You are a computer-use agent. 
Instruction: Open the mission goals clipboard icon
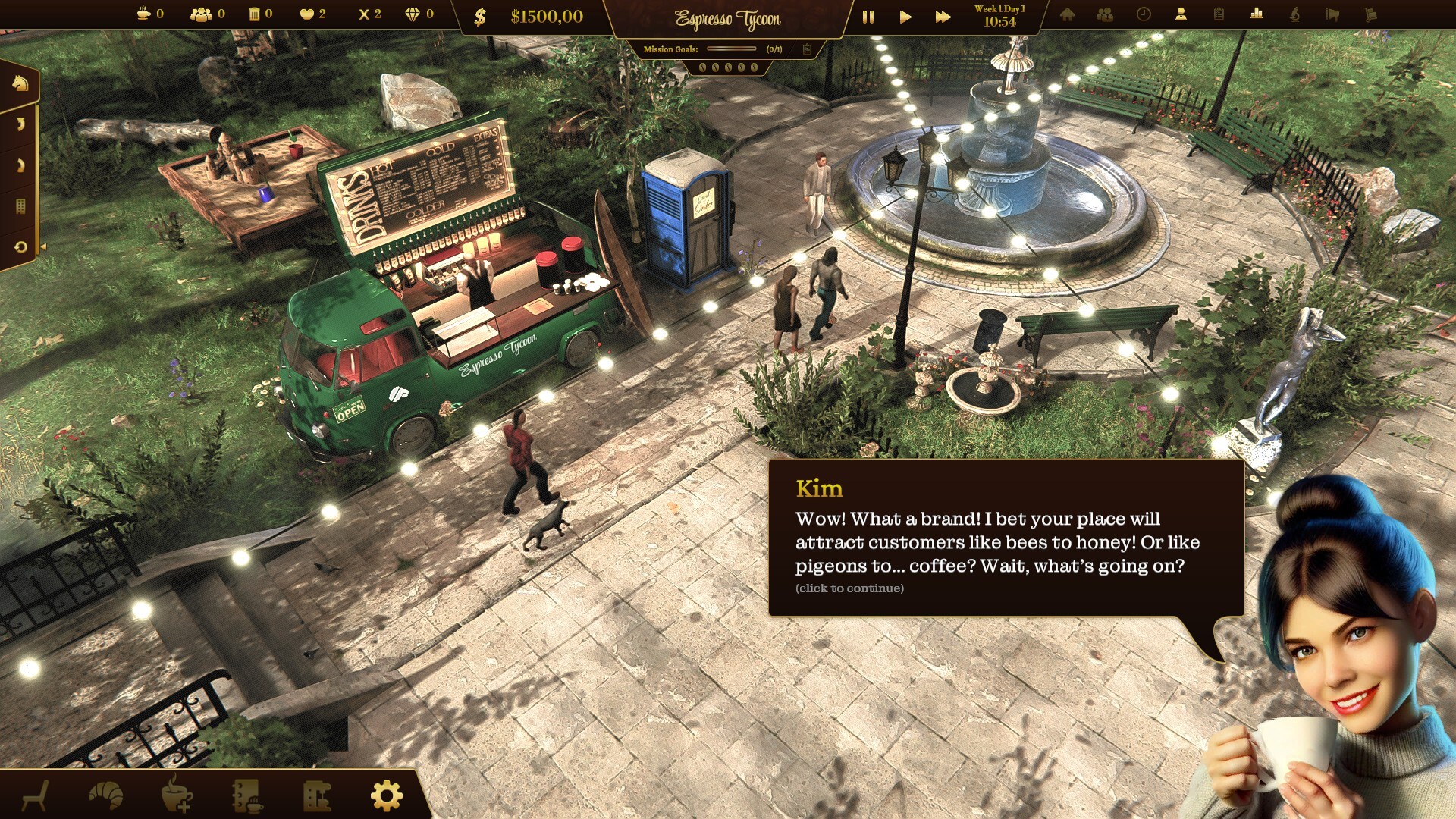(x=807, y=49)
